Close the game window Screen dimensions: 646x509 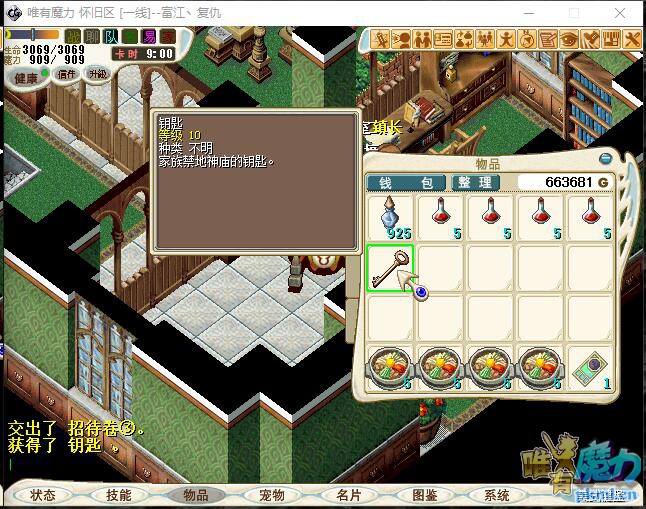(620, 13)
